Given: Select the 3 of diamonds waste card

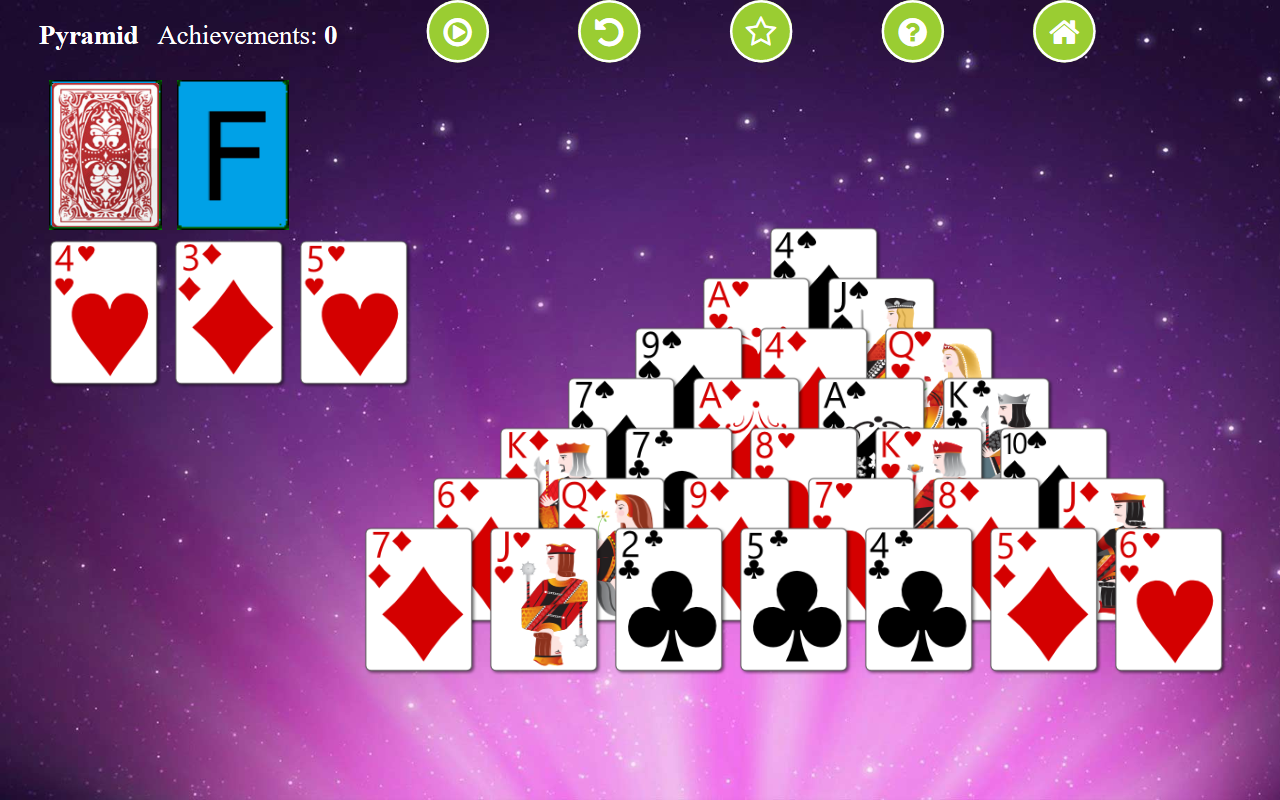Looking at the screenshot, I should coord(229,312).
